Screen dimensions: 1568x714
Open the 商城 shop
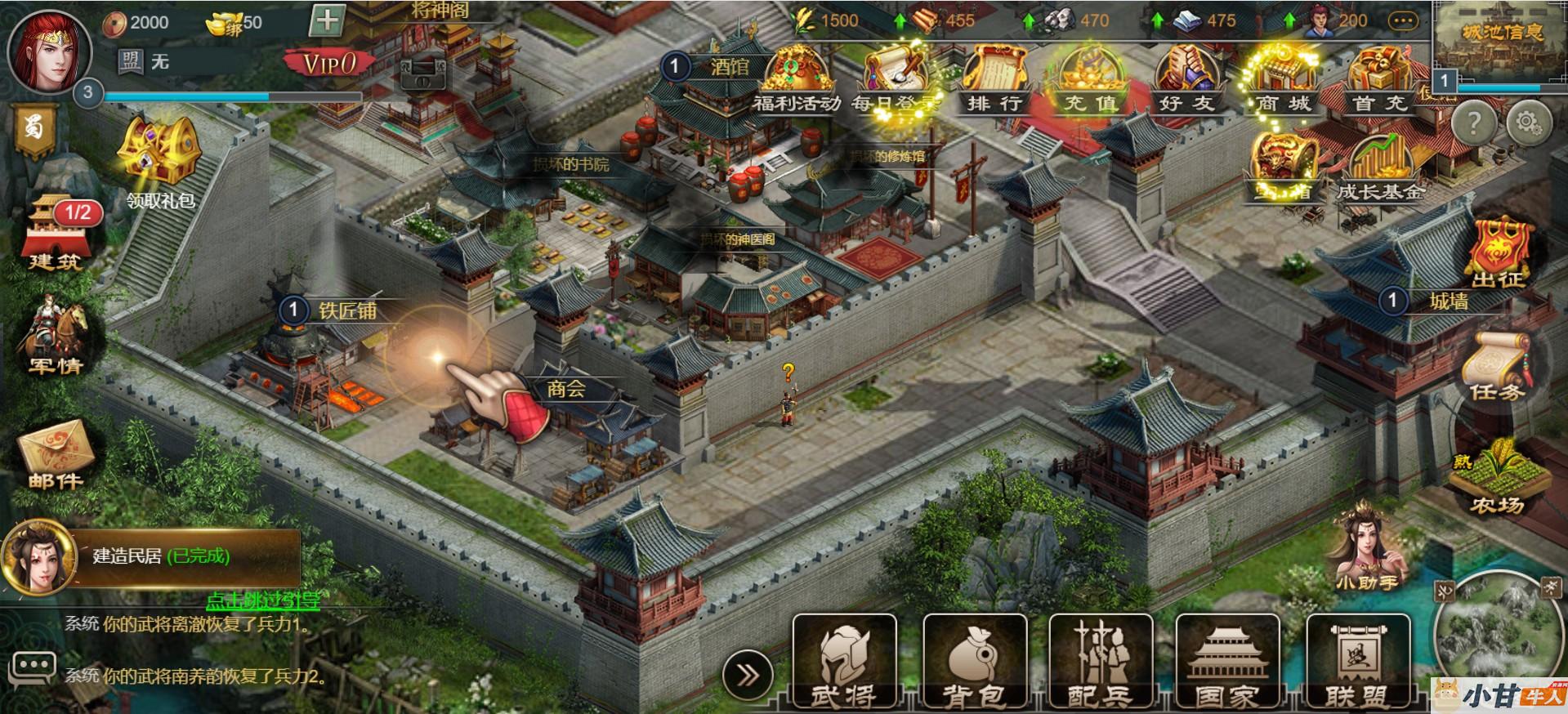[1282, 80]
